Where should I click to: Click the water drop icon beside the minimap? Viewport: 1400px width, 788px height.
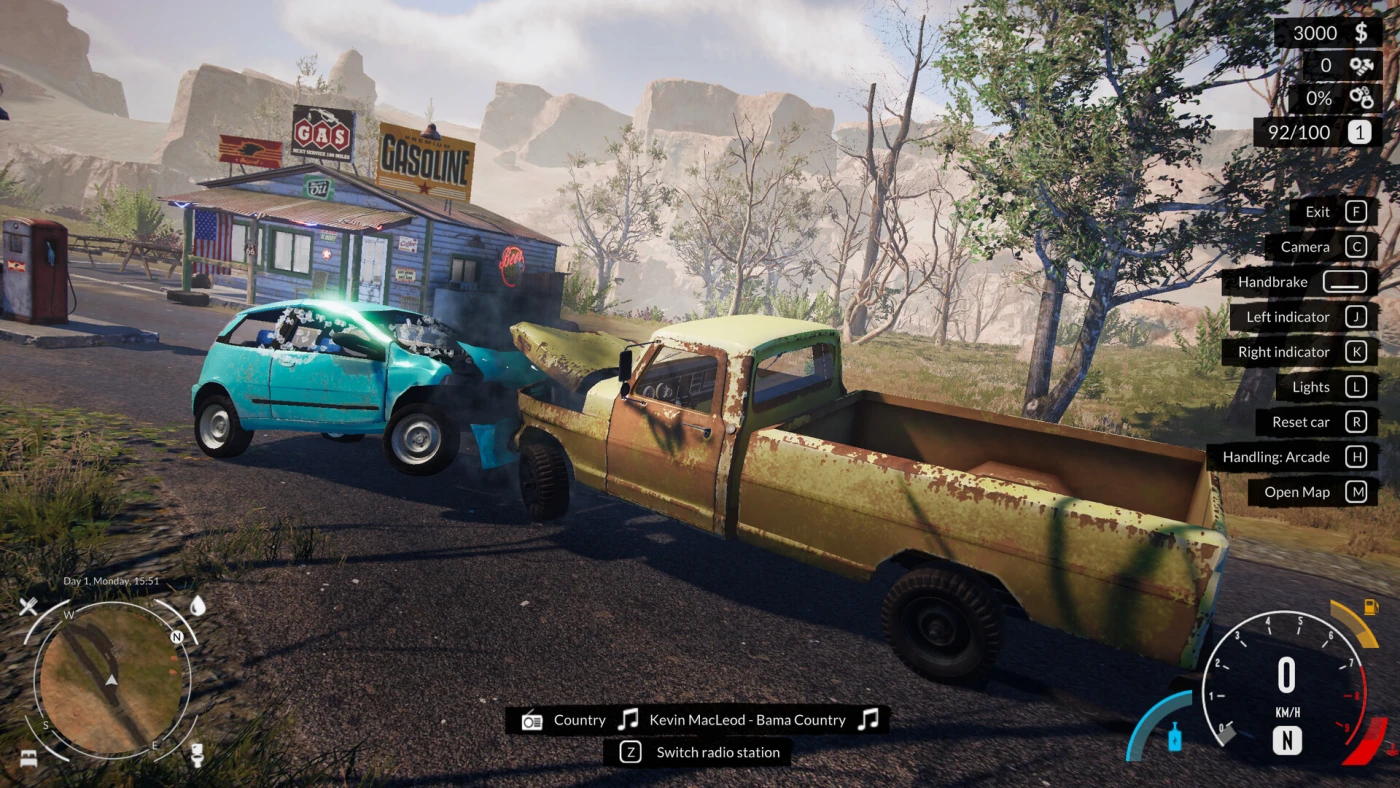coord(197,605)
